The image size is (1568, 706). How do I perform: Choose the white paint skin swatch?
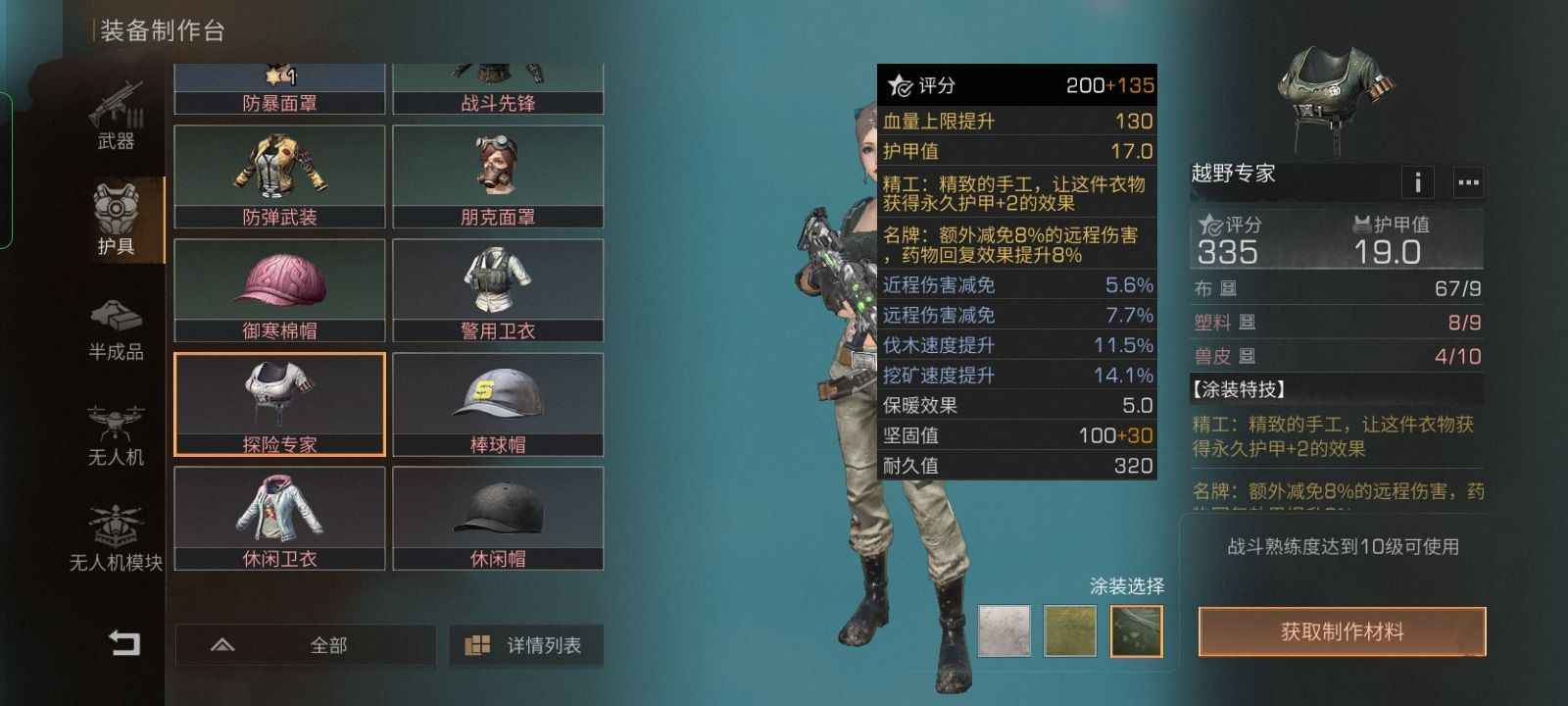[x=1004, y=630]
